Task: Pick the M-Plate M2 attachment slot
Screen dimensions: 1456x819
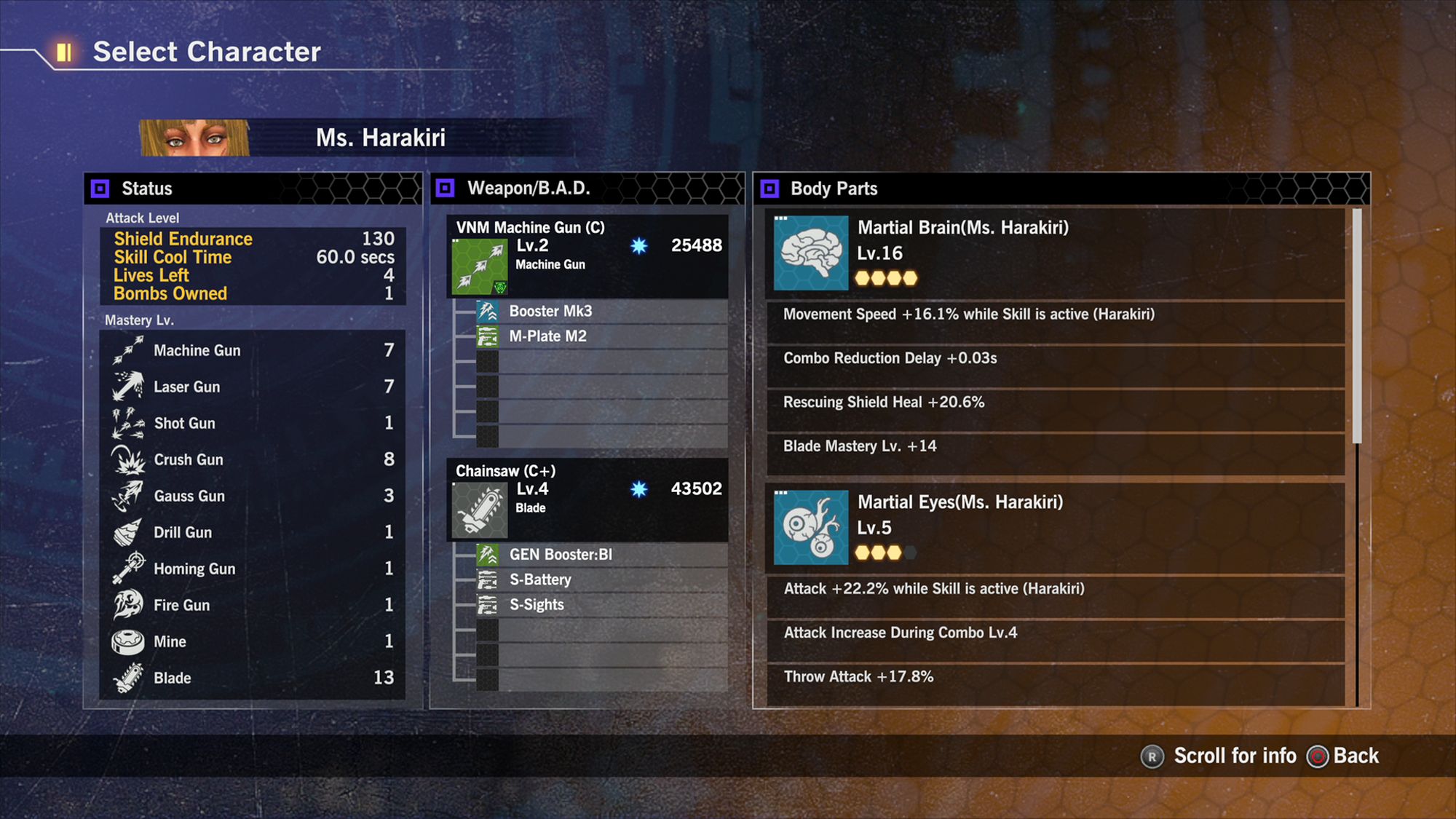Action: pyautogui.click(x=547, y=336)
